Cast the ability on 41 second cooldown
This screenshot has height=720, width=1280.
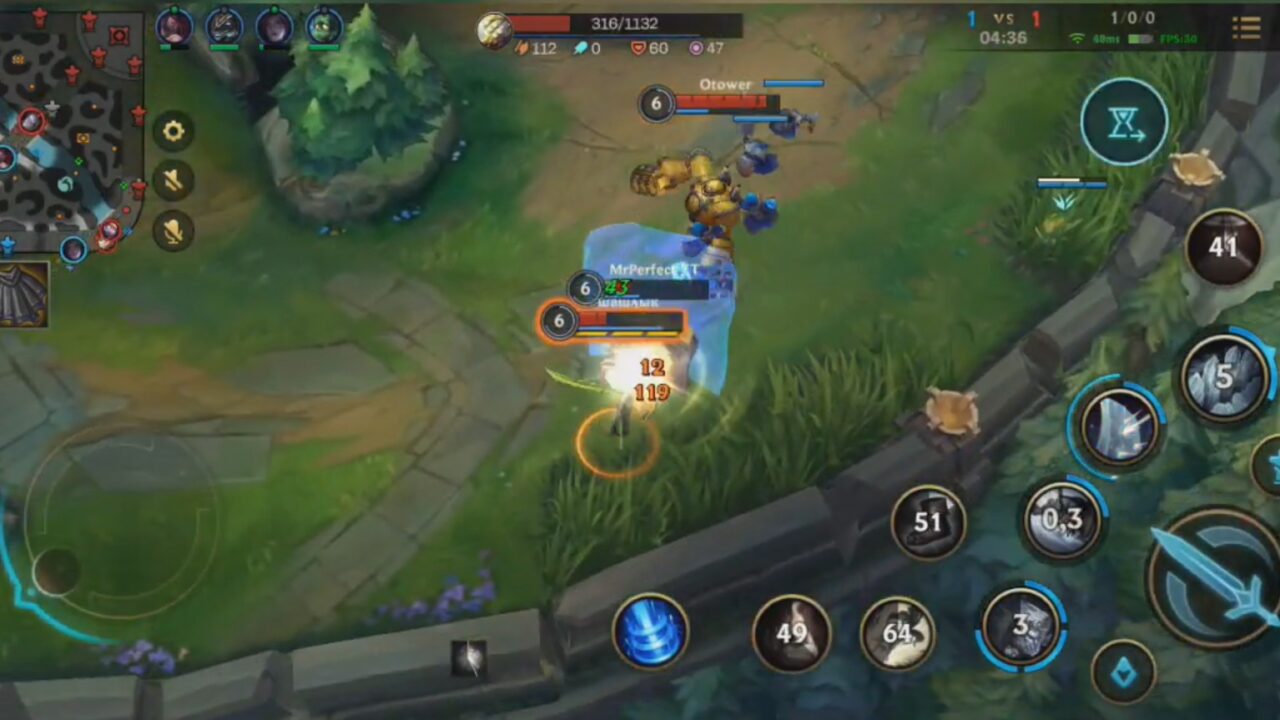click(1224, 250)
